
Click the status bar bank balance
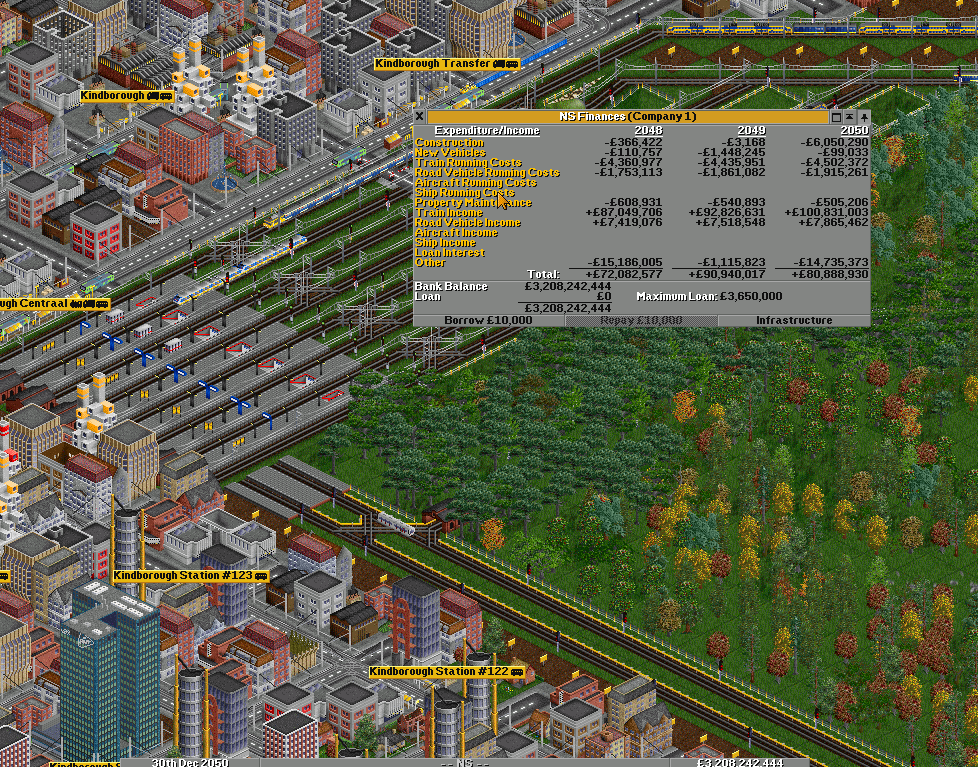pyautogui.click(x=739, y=762)
